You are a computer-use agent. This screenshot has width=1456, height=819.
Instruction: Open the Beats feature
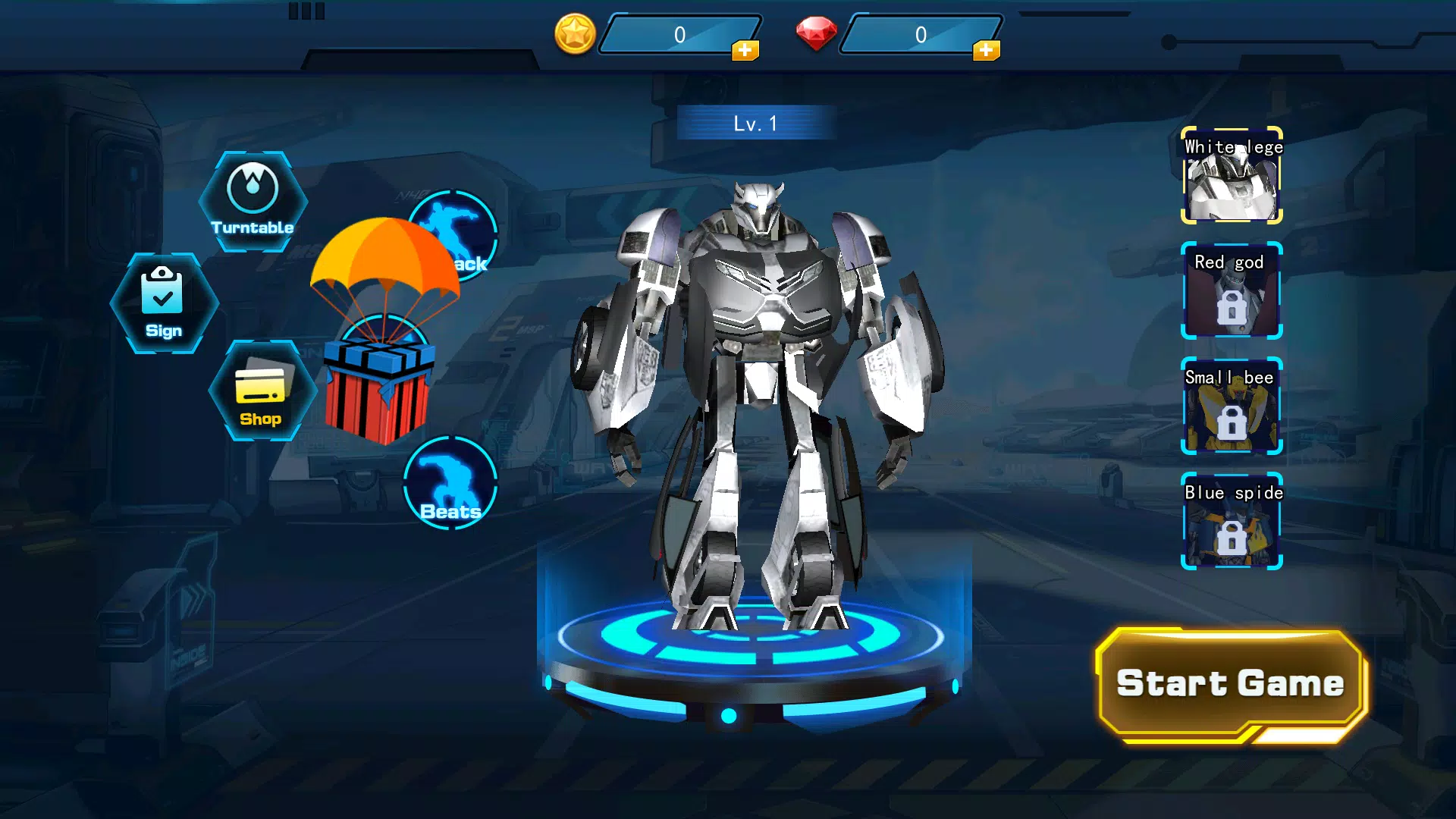(450, 484)
